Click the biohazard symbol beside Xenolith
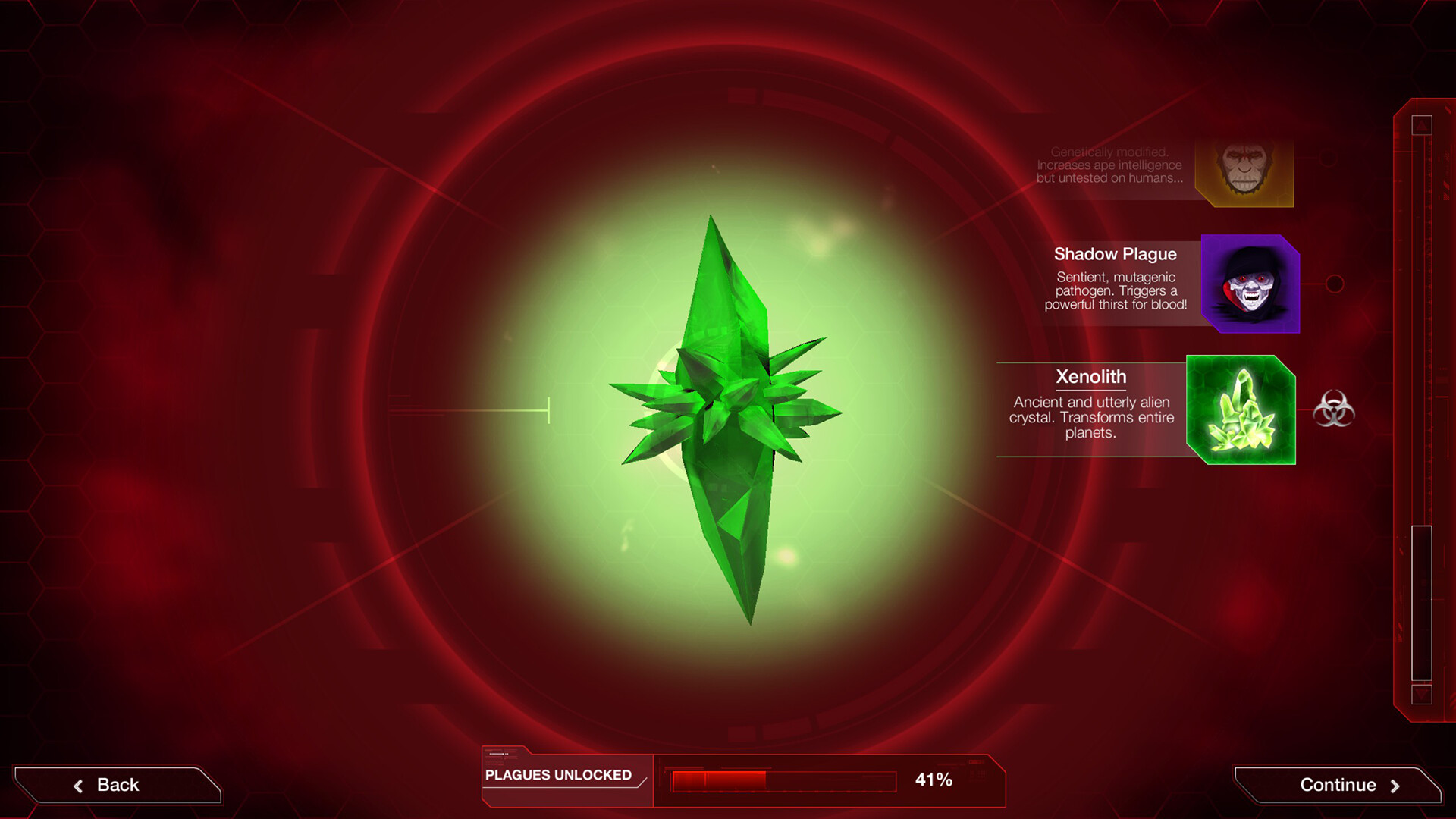 pos(1334,409)
